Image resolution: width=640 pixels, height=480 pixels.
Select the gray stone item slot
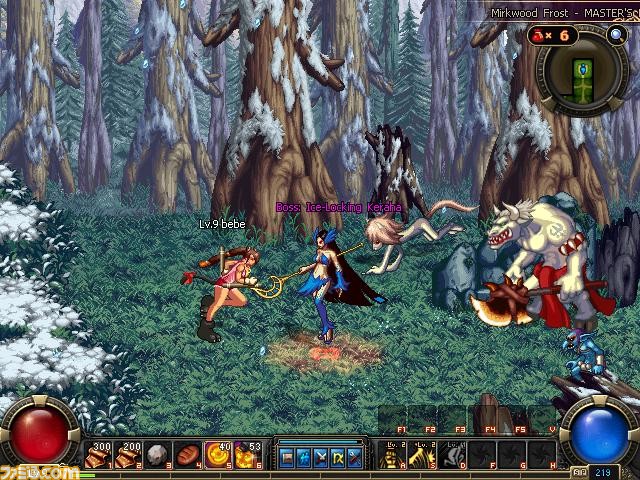coord(157,455)
